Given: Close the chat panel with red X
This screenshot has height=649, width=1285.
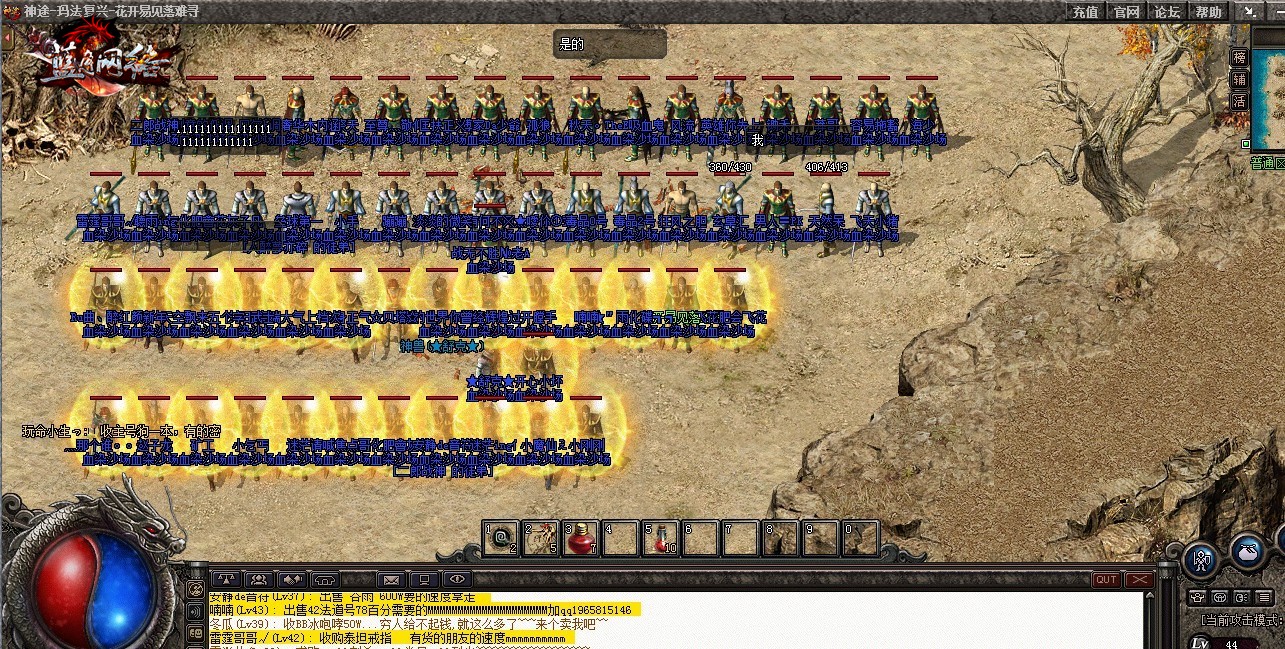Looking at the screenshot, I should pos(1139,580).
